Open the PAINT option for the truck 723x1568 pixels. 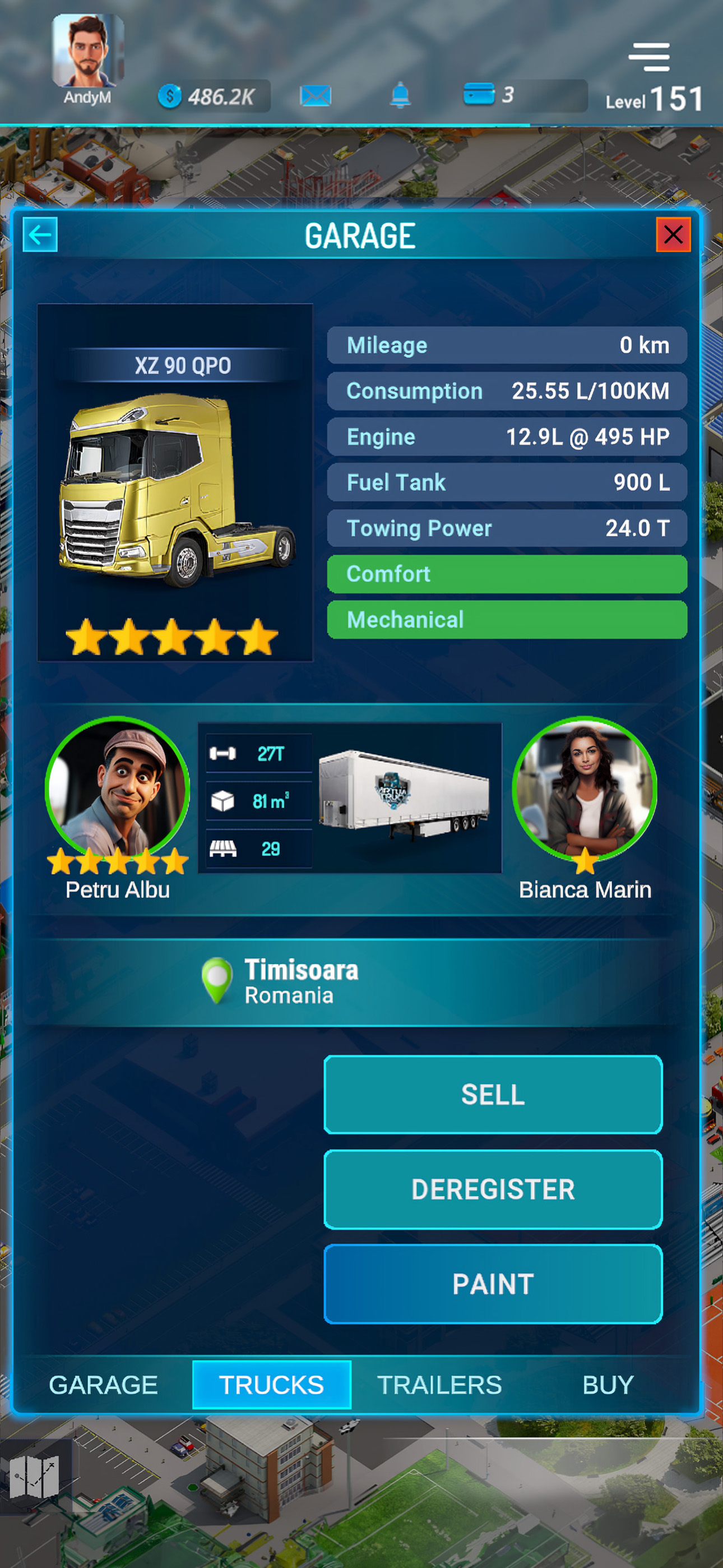pos(492,1284)
